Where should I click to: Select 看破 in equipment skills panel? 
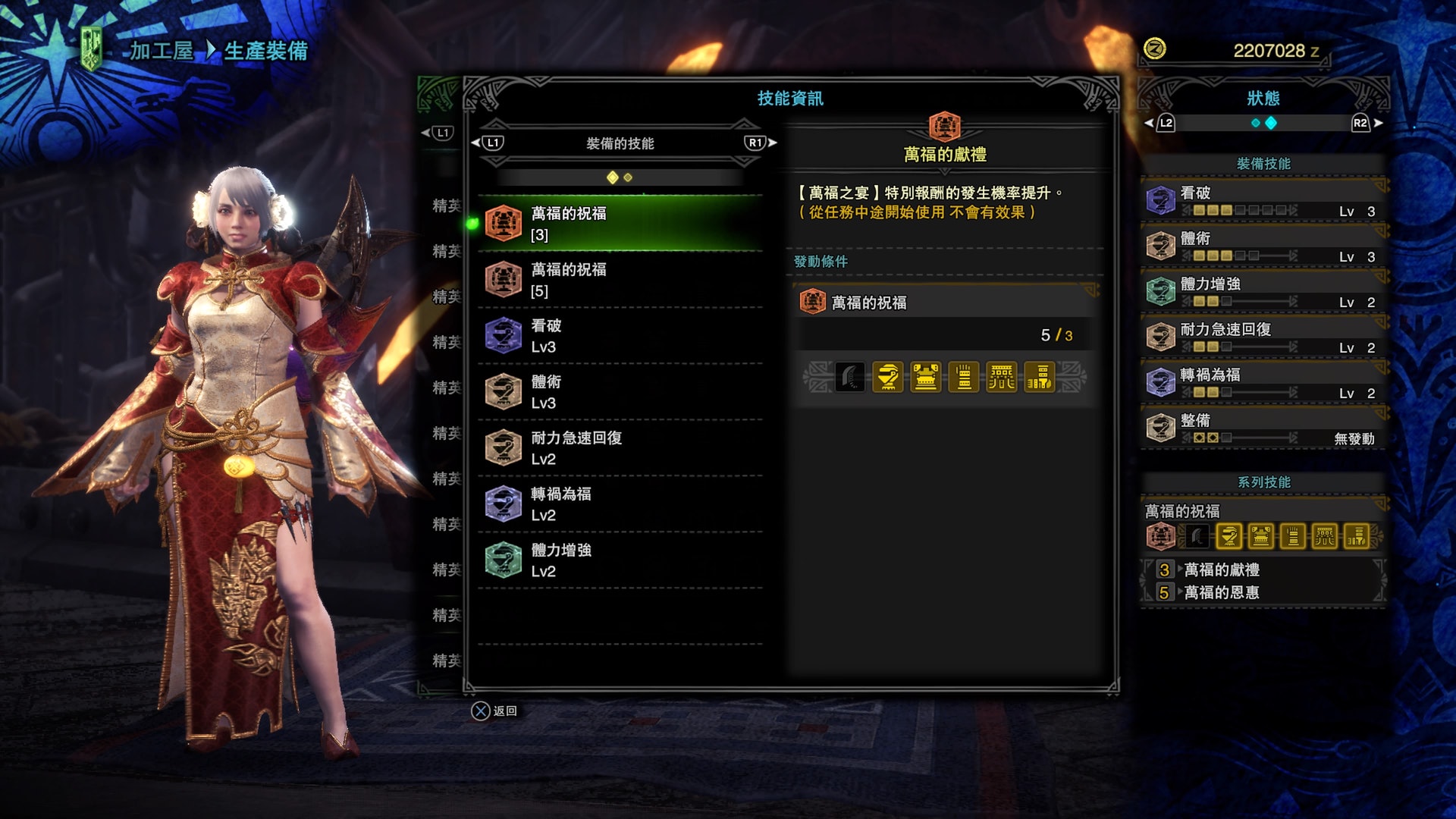pyautogui.click(x=1263, y=201)
